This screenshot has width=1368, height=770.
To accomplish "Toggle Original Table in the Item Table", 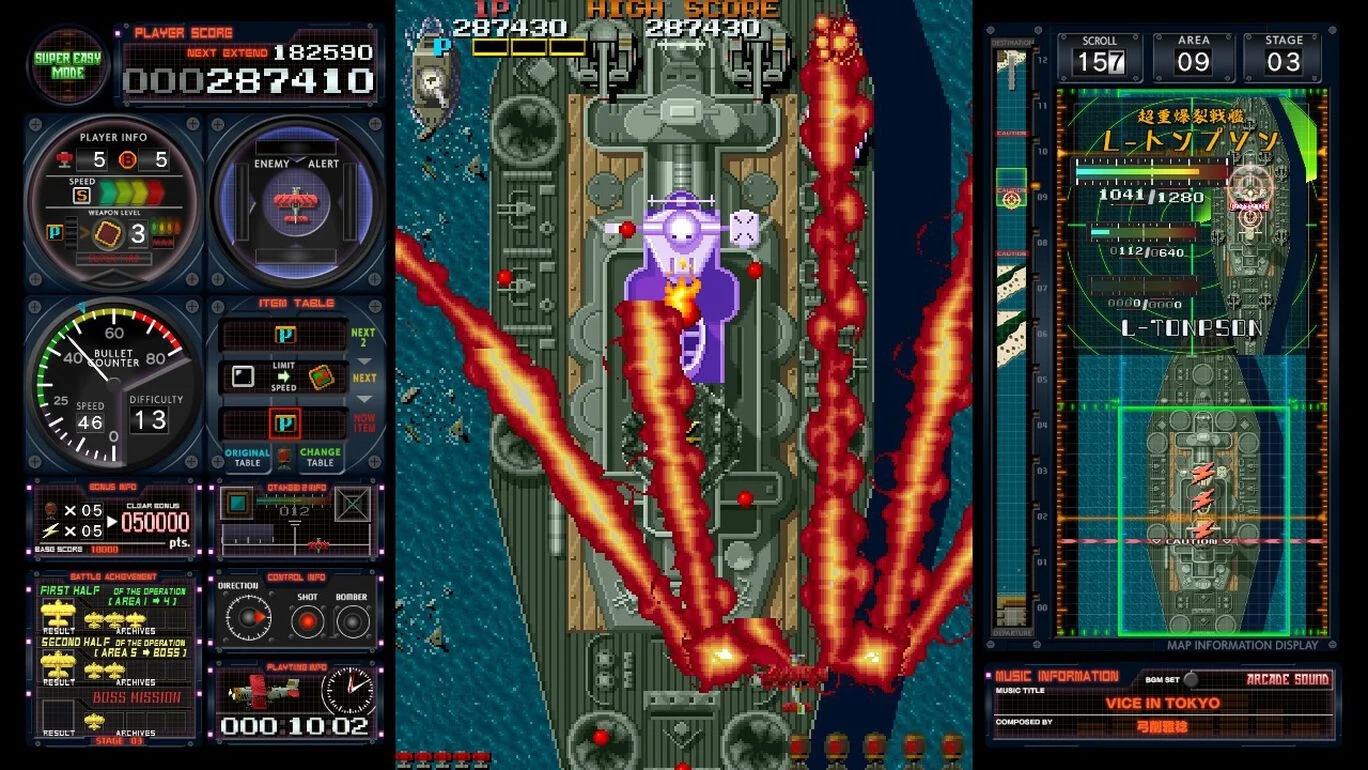I will [247, 456].
